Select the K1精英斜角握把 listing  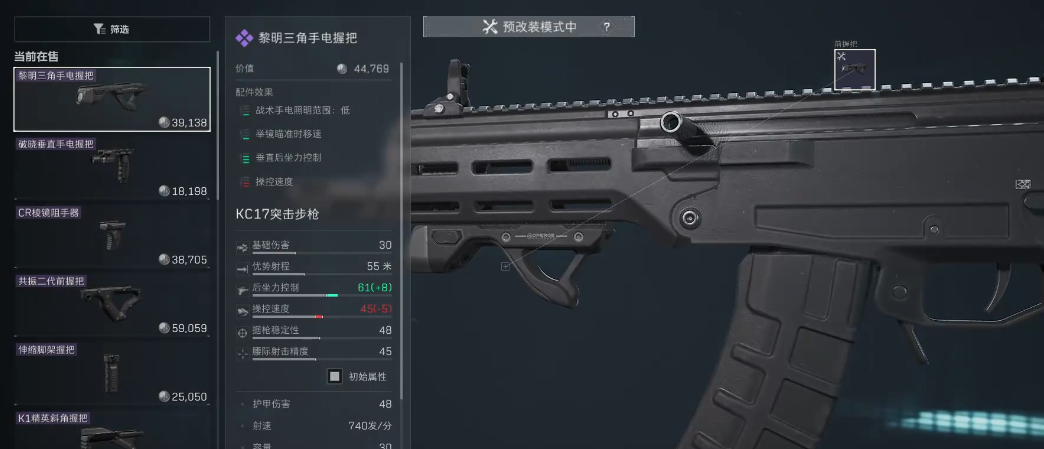[112, 430]
